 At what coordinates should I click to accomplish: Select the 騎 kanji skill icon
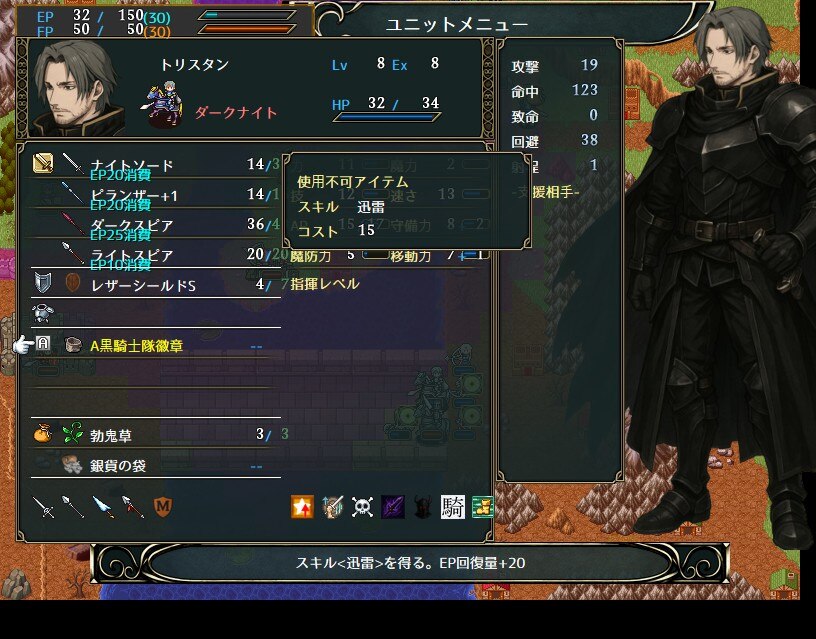pos(453,507)
